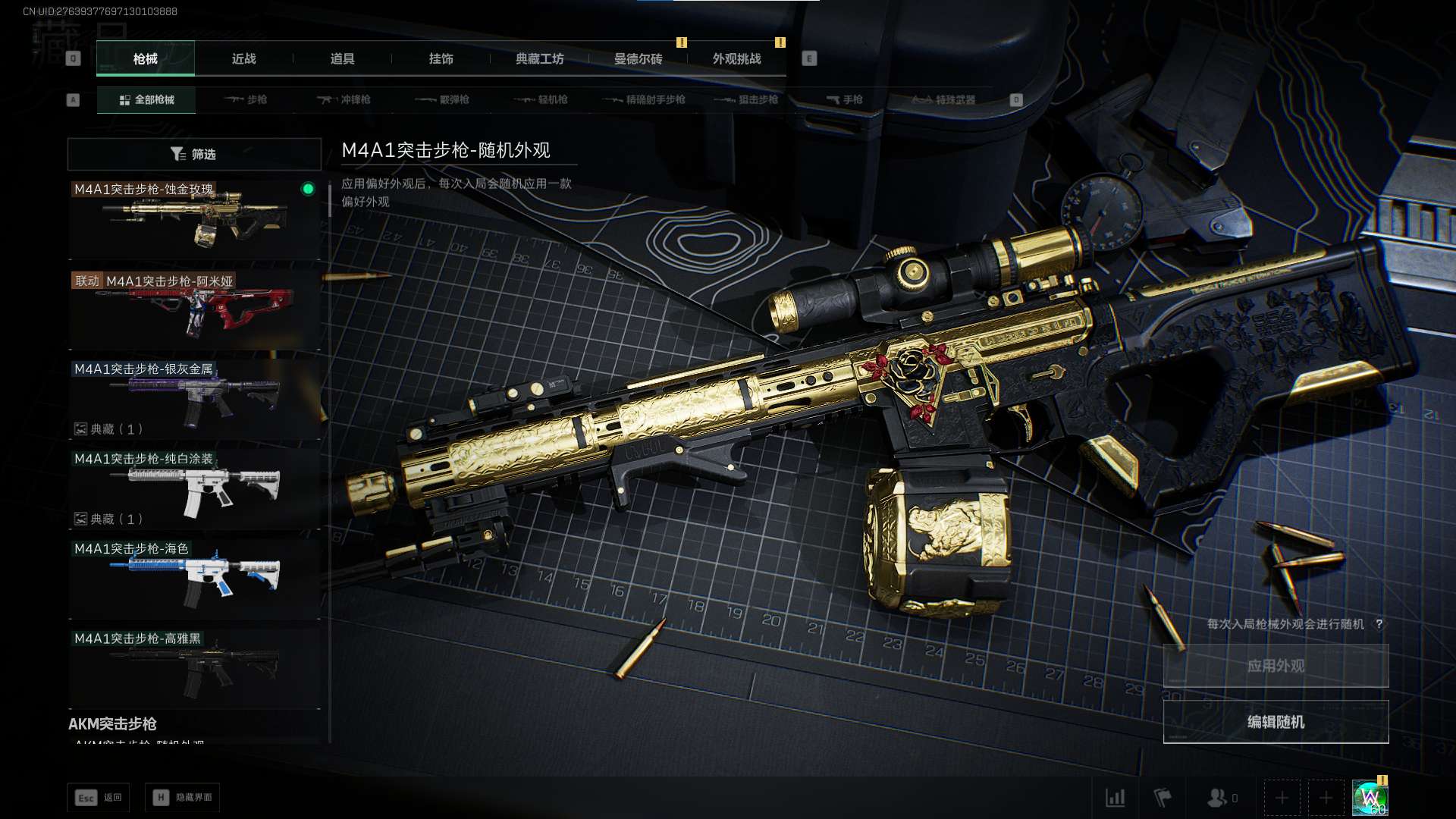Viewport: 1456px width, 819px height.
Task: Select the M4A1 蚀金玫瑰 skin
Action: point(194,220)
